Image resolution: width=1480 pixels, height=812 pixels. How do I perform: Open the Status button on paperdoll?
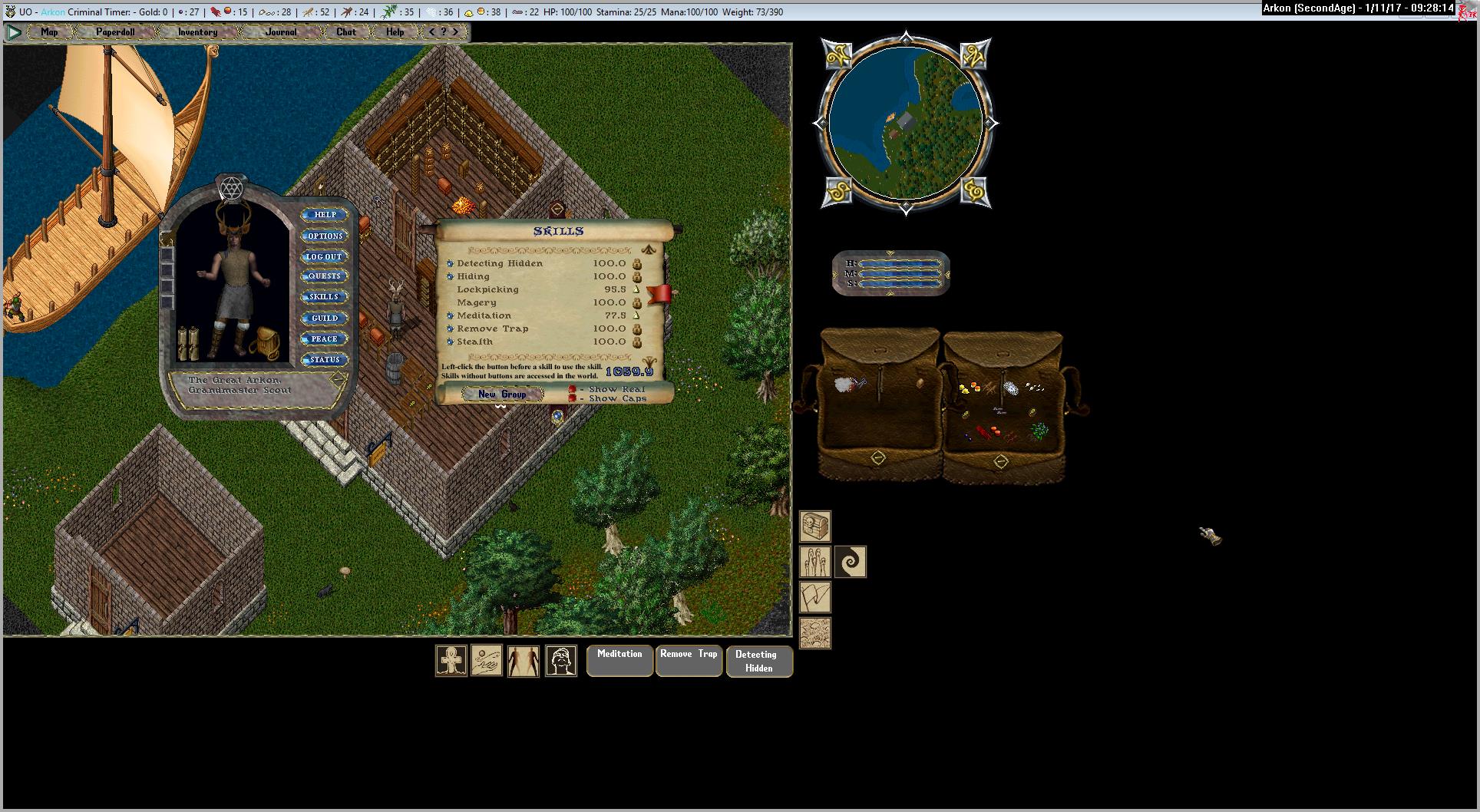pyautogui.click(x=325, y=359)
